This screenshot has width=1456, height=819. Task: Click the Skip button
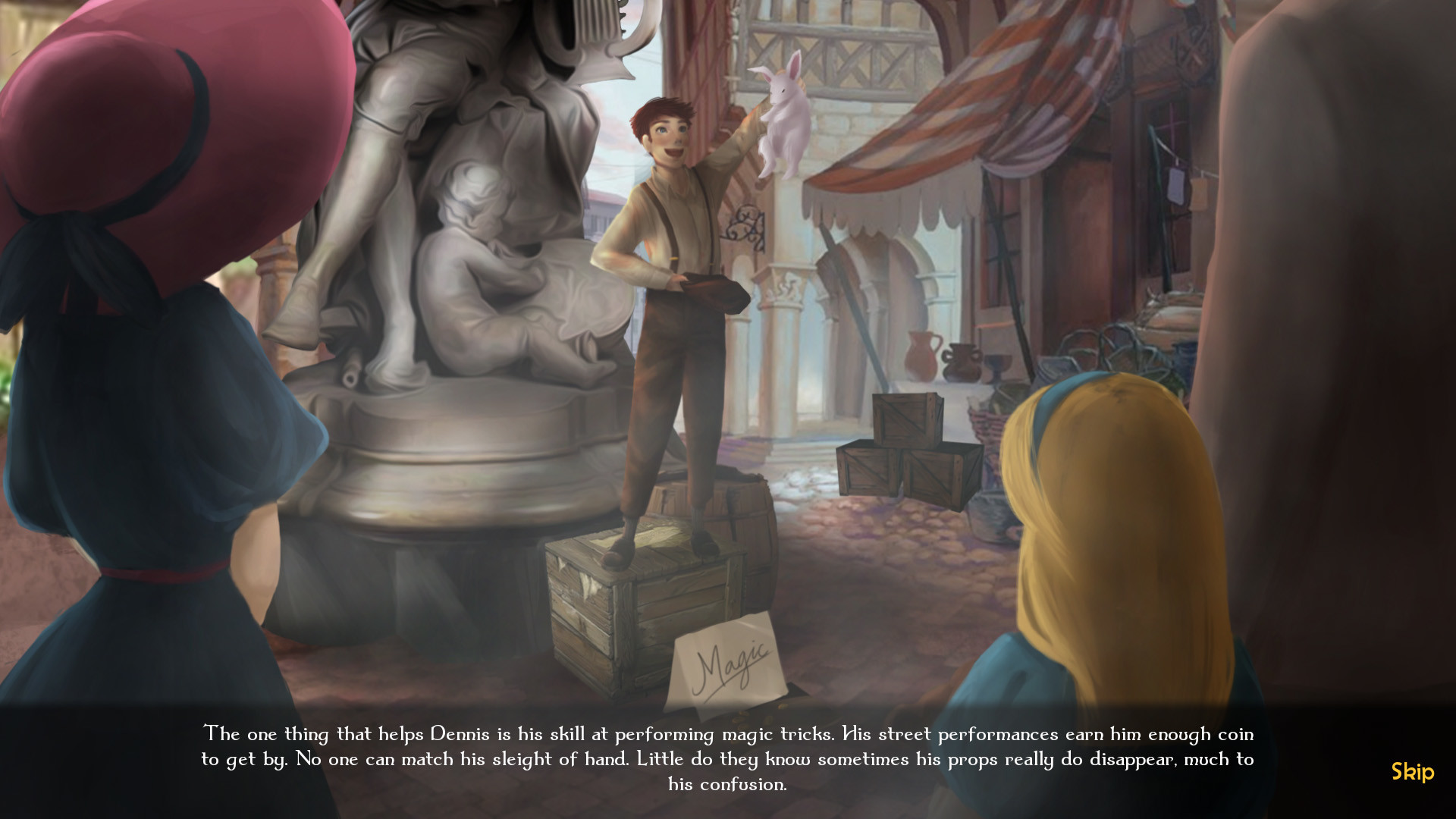1412,773
